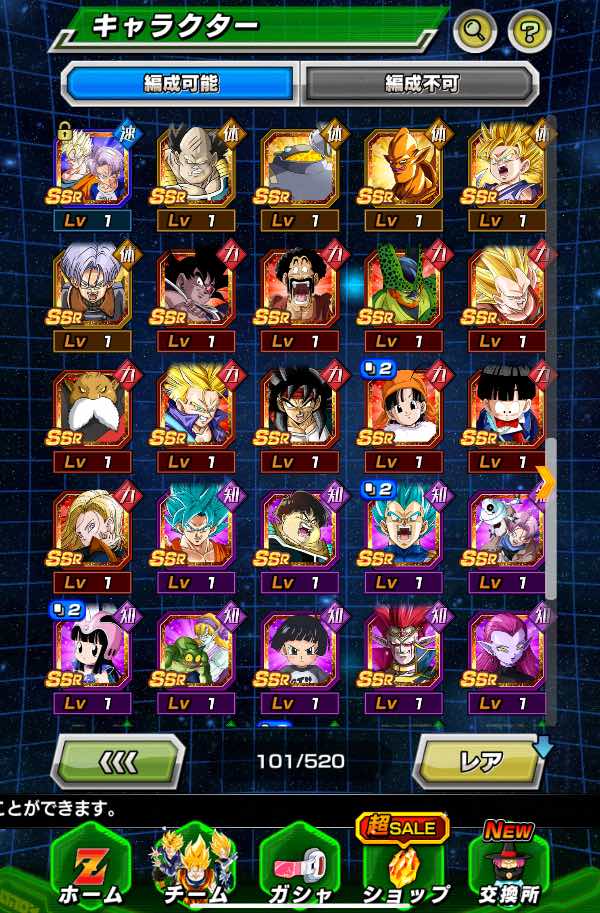
Task: Select the Bardock character card
Action: coord(300,408)
